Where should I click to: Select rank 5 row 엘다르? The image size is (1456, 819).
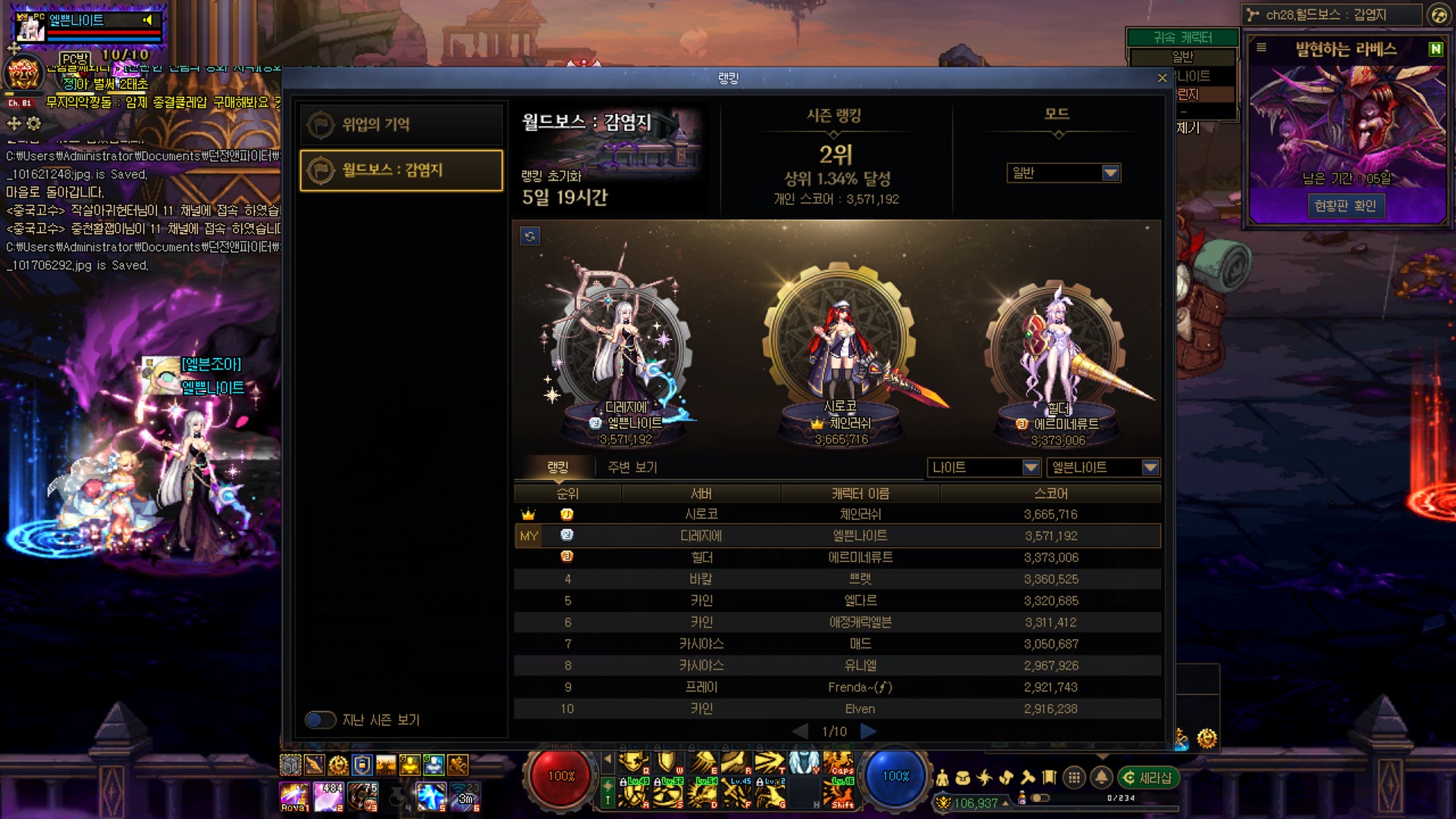click(837, 601)
